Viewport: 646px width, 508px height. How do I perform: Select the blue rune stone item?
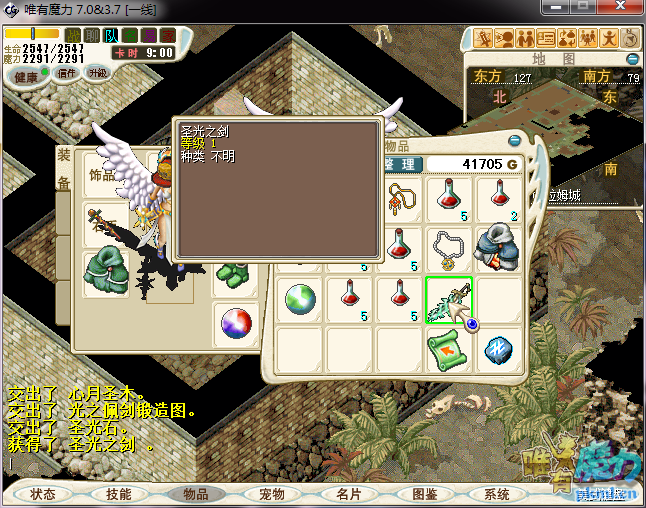[x=499, y=349]
